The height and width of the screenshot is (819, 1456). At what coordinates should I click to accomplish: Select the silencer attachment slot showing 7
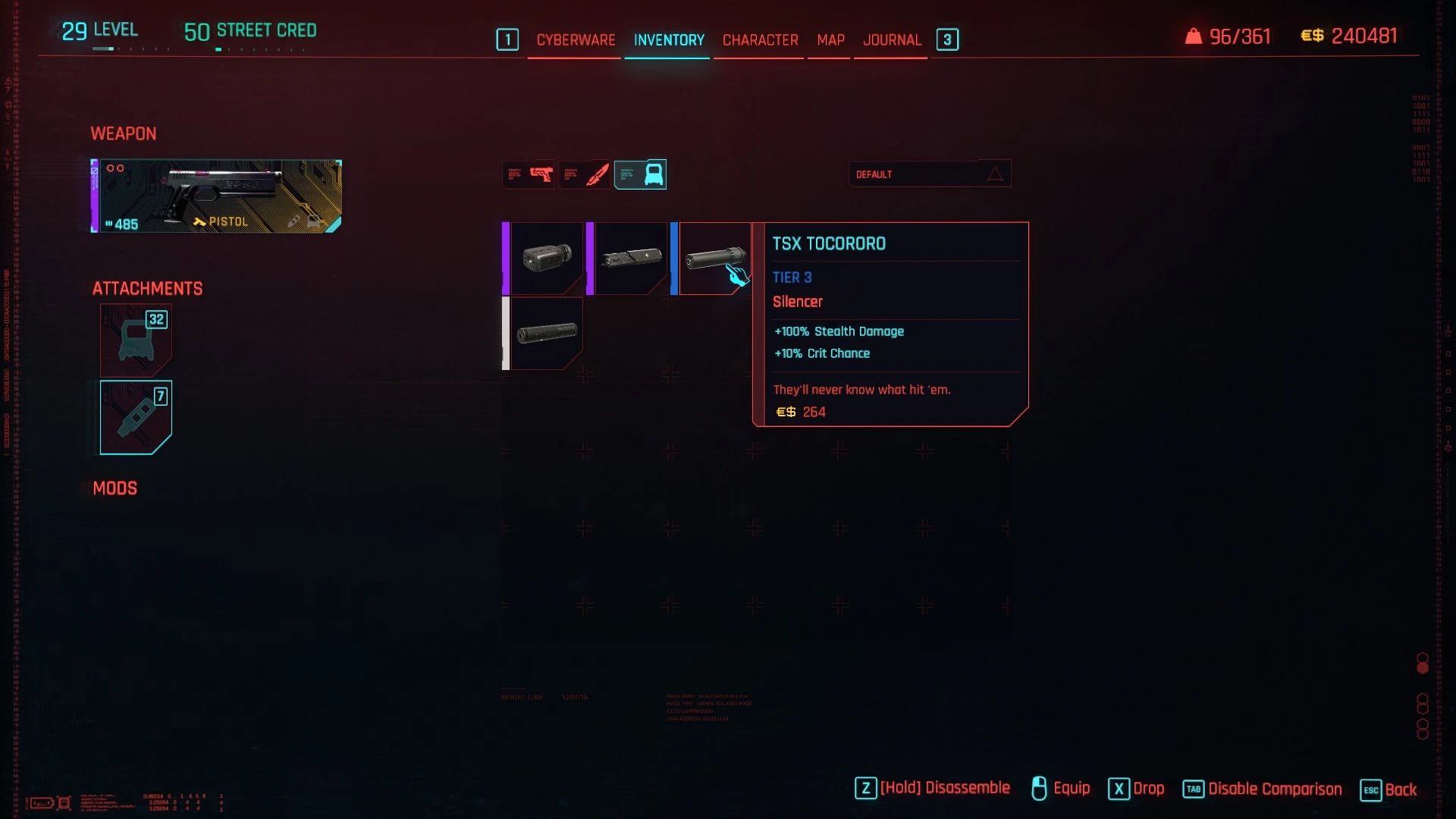(135, 417)
